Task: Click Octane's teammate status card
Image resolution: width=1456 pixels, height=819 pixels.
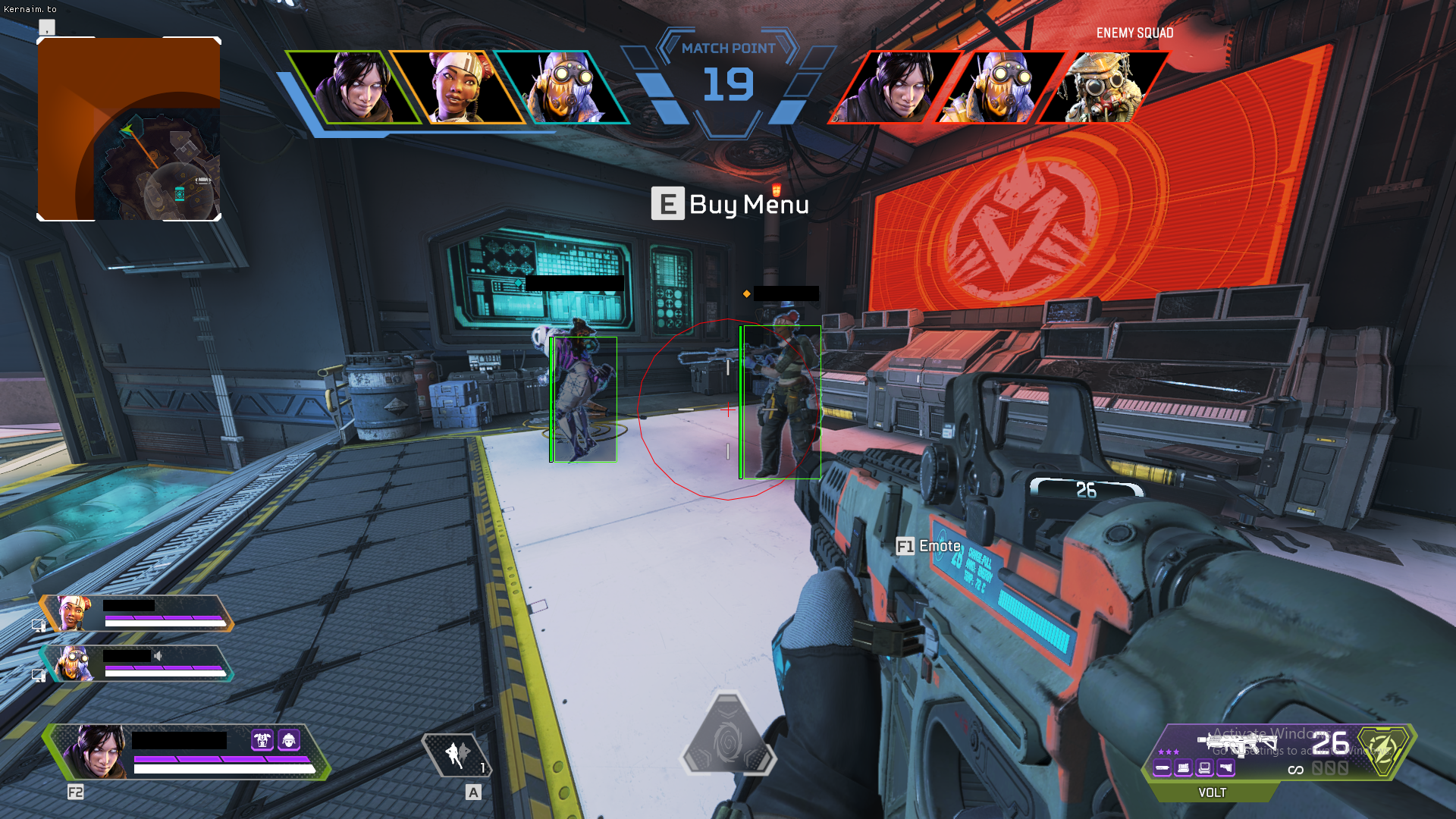Action: [136, 664]
